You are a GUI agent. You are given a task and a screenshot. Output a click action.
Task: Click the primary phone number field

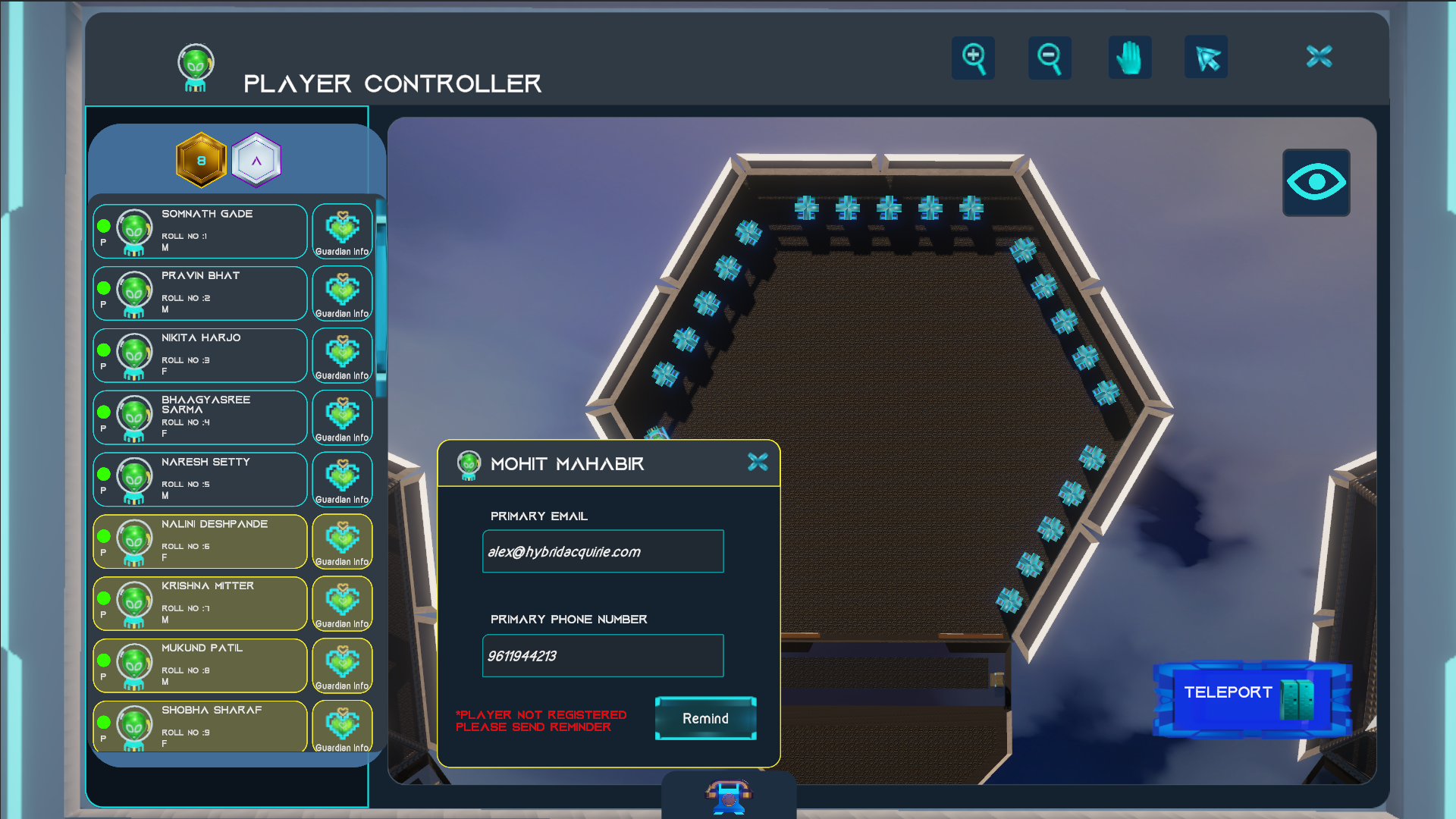603,655
